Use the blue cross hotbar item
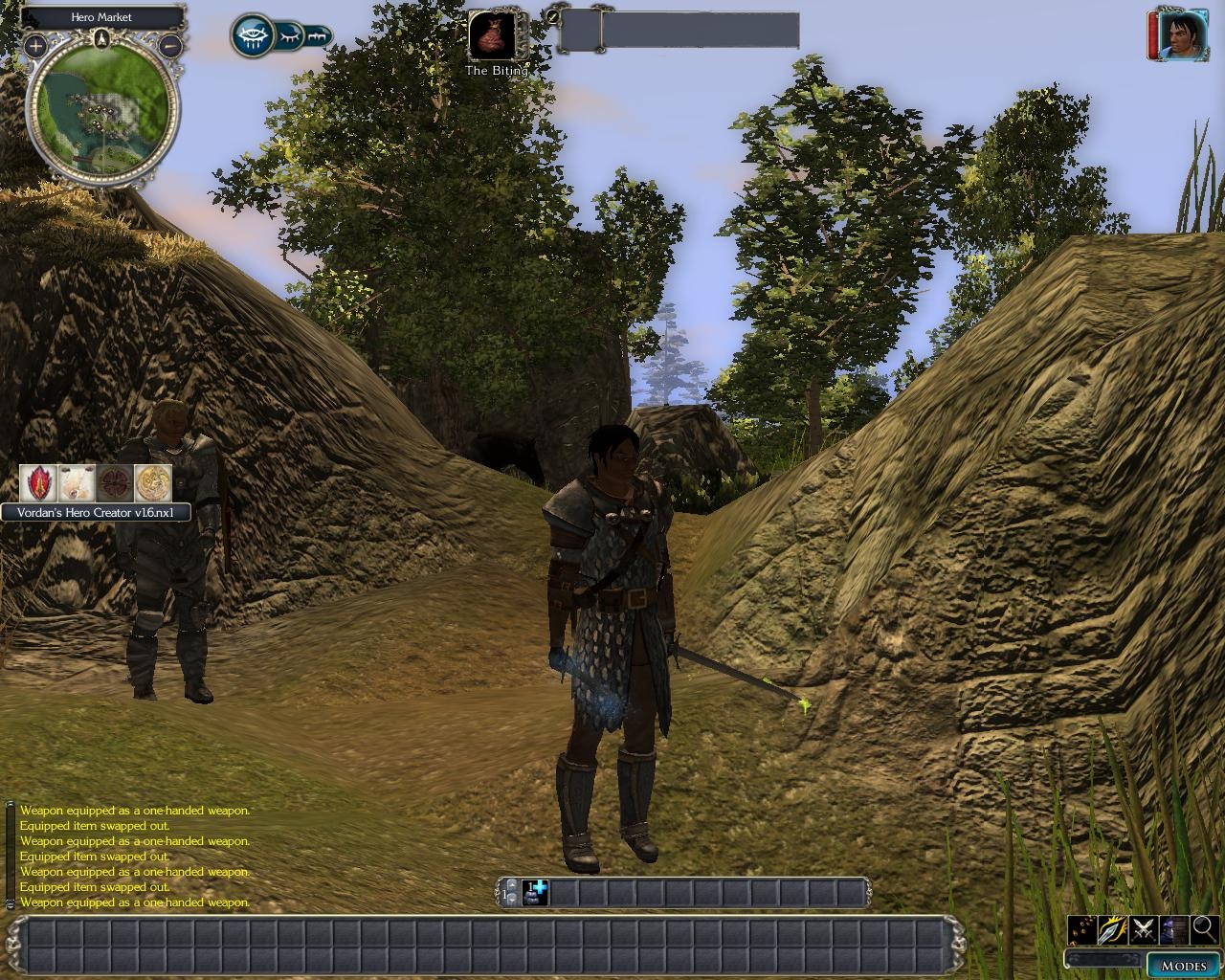 tap(536, 893)
